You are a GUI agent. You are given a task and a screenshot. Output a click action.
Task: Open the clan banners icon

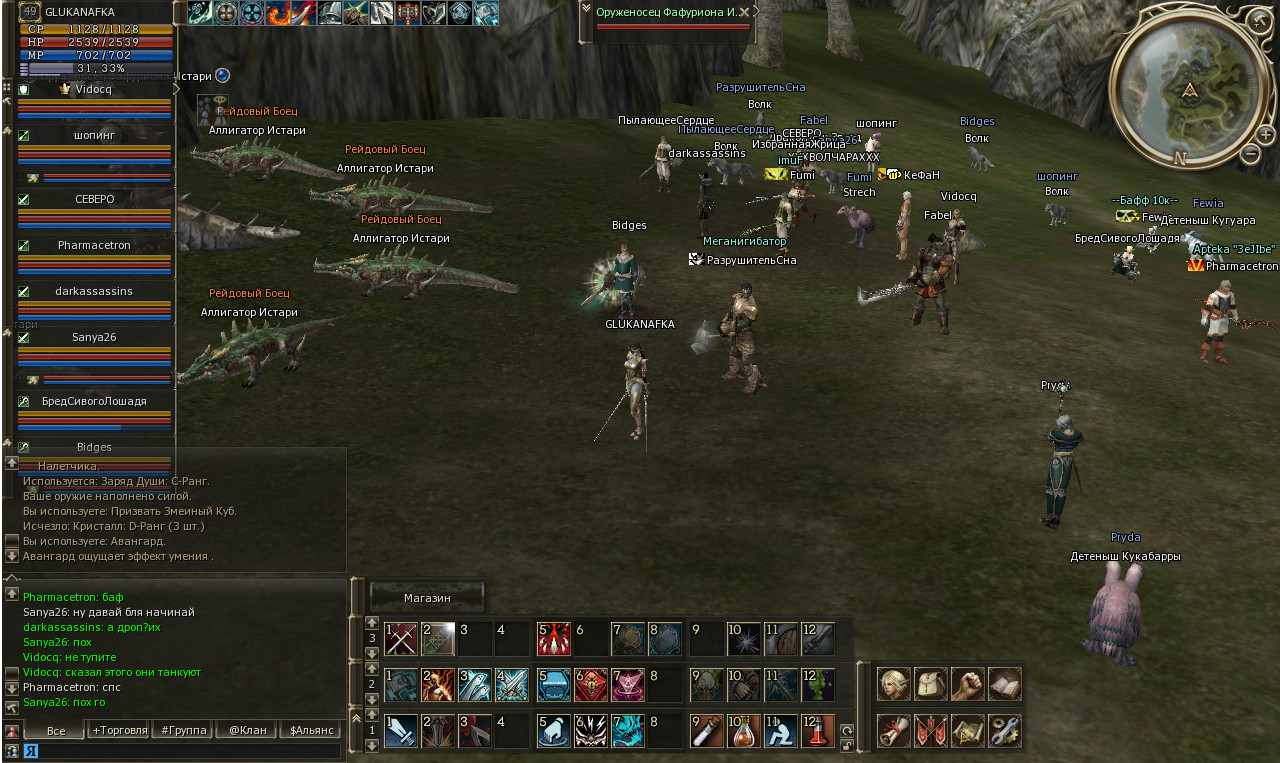(x=931, y=731)
